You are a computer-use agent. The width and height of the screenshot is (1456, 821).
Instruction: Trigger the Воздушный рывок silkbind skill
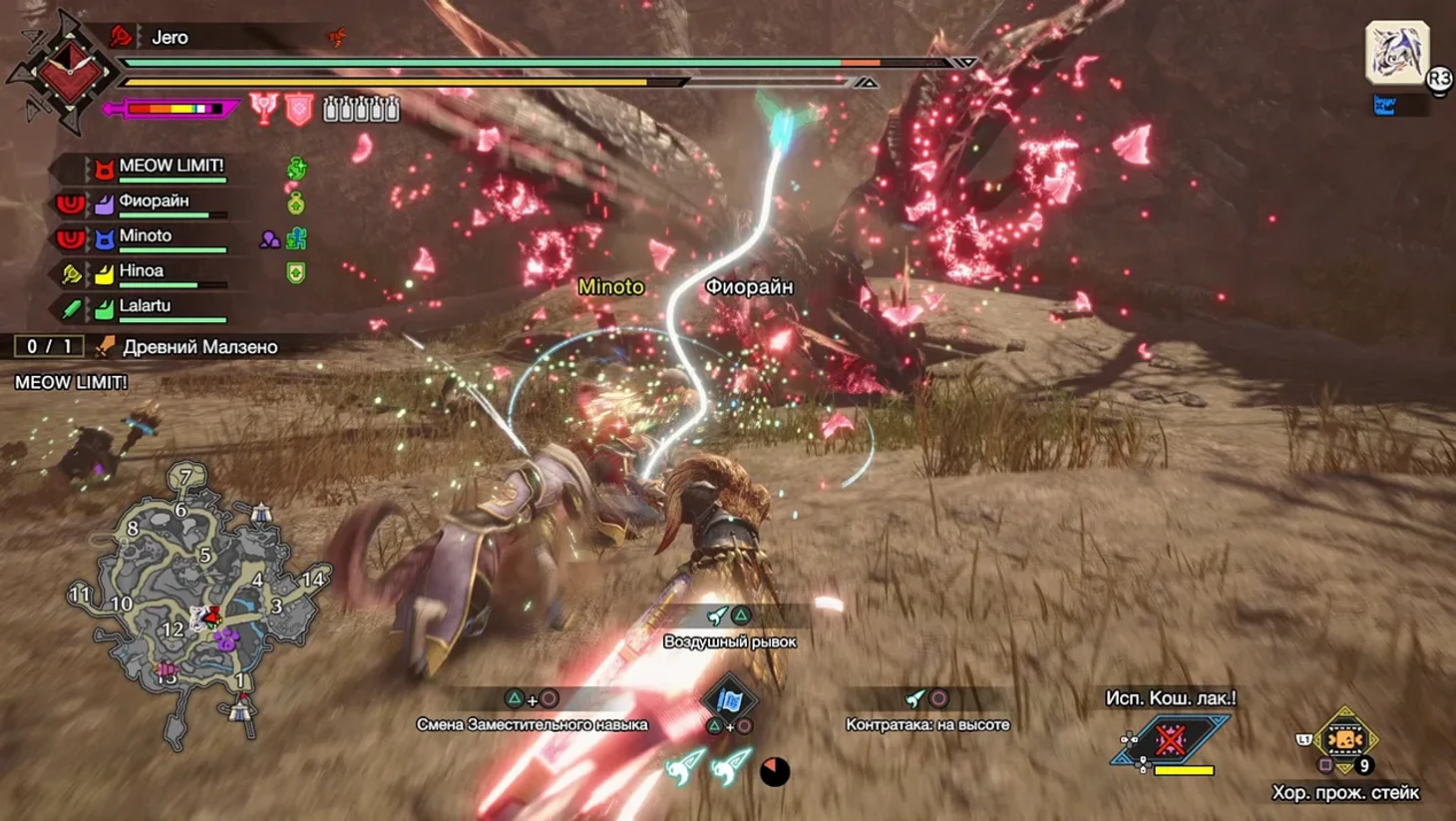pos(729,626)
